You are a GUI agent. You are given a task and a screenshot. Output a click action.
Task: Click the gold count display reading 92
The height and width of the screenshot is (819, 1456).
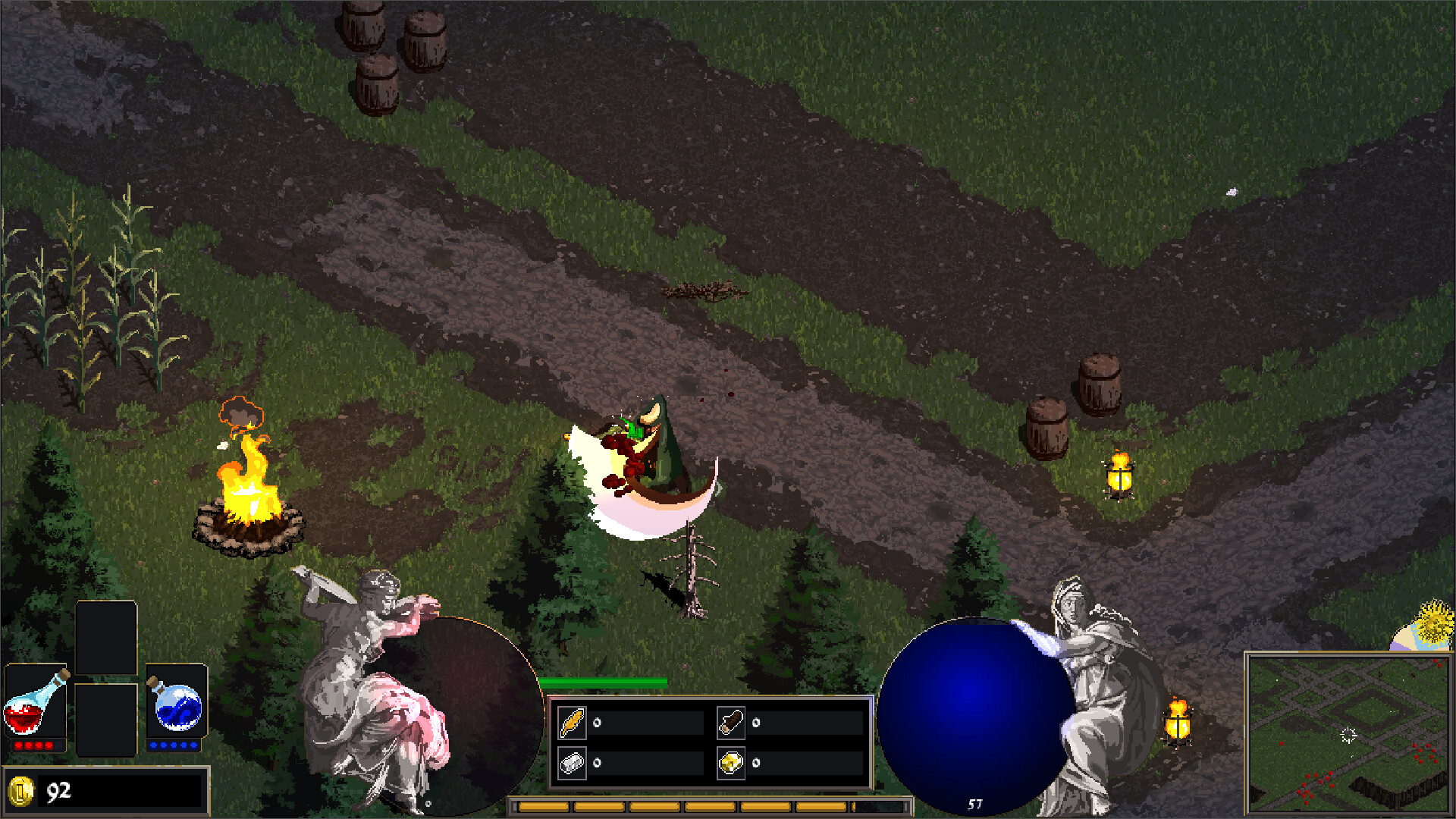tap(58, 789)
